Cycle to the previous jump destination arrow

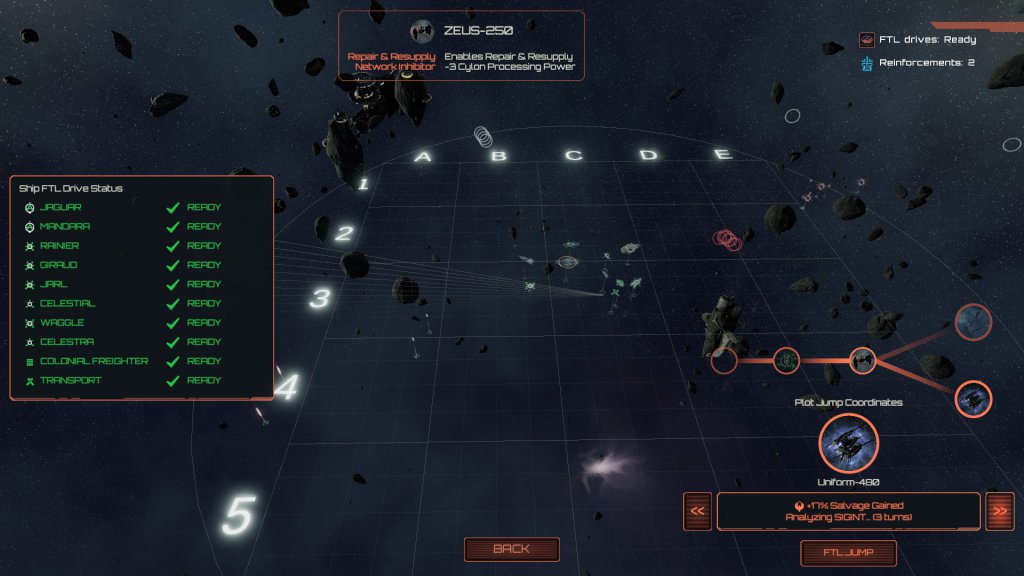698,511
